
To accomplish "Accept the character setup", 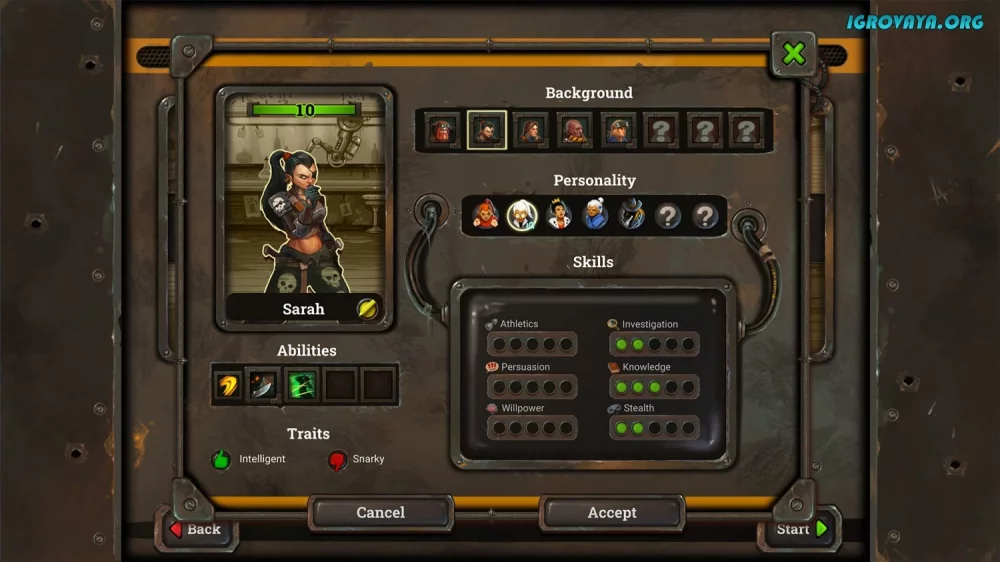I will tap(611, 513).
